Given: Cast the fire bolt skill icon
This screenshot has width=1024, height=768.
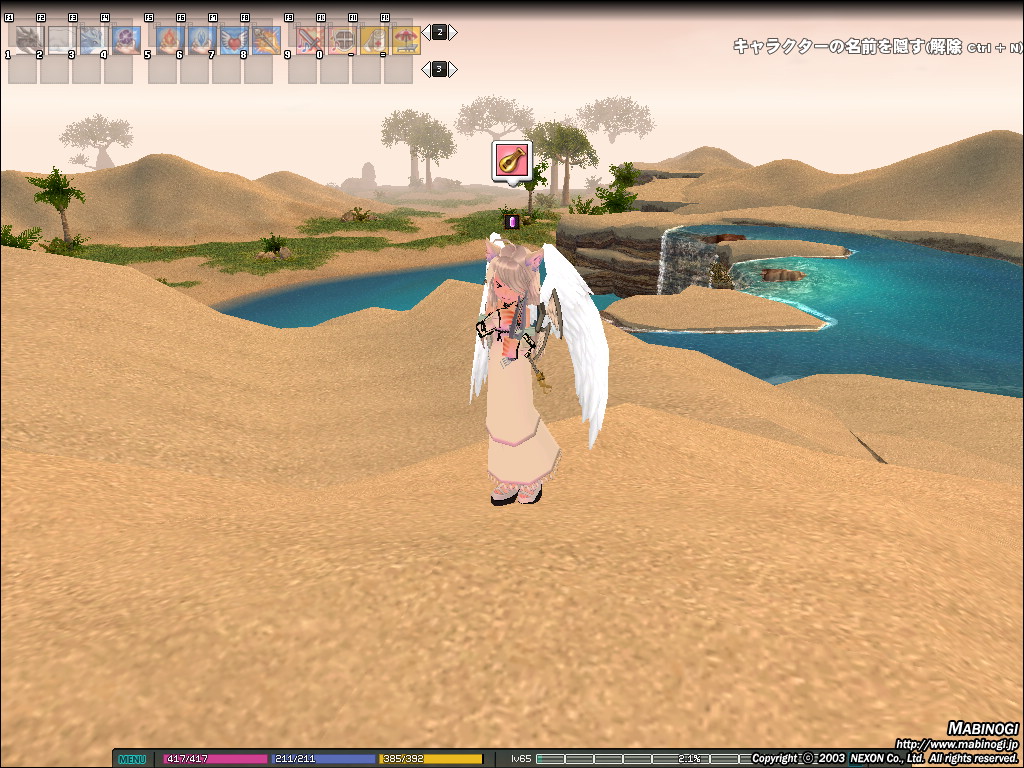Looking at the screenshot, I should (x=169, y=40).
